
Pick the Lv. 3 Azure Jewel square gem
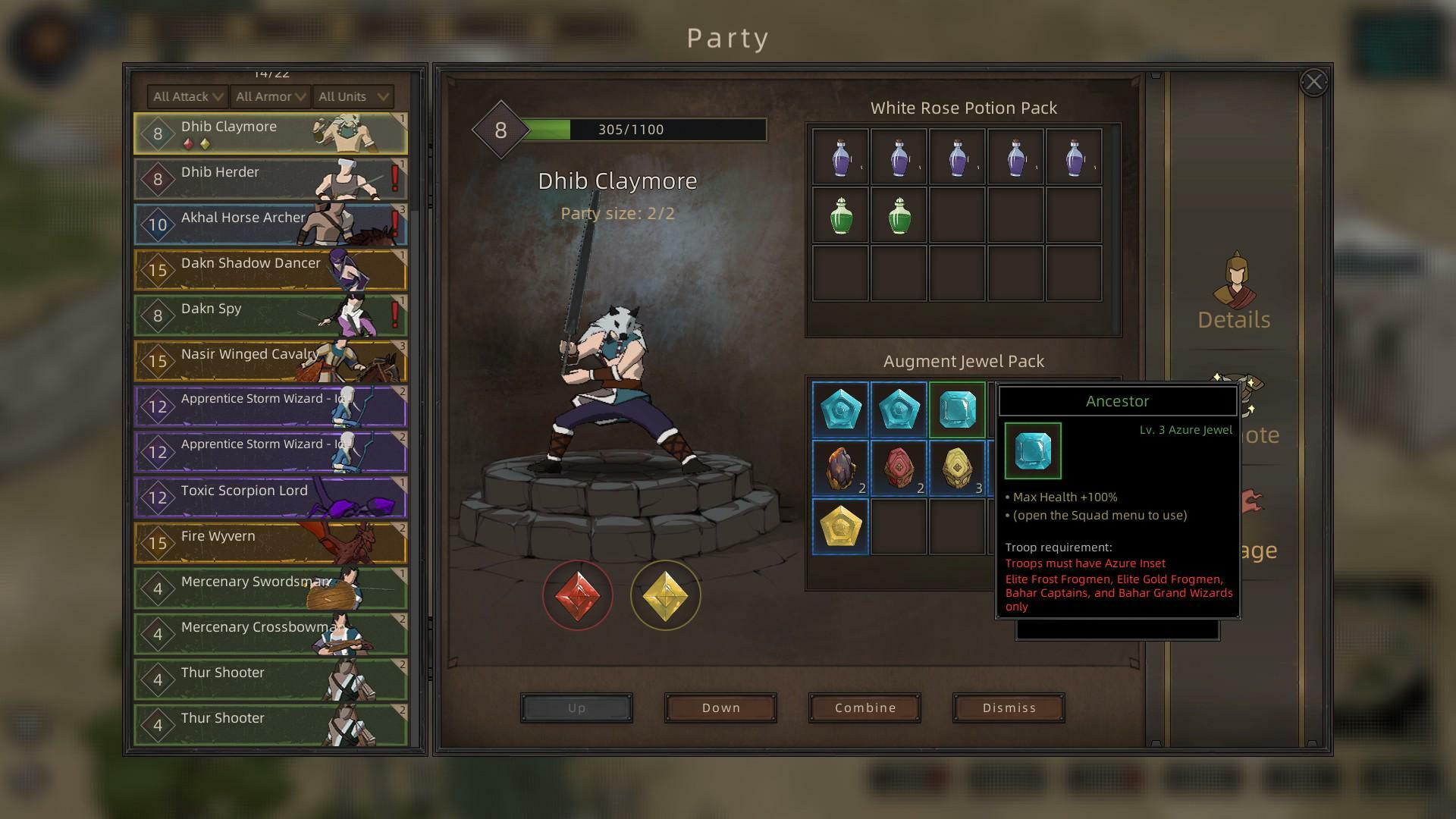pyautogui.click(x=957, y=410)
